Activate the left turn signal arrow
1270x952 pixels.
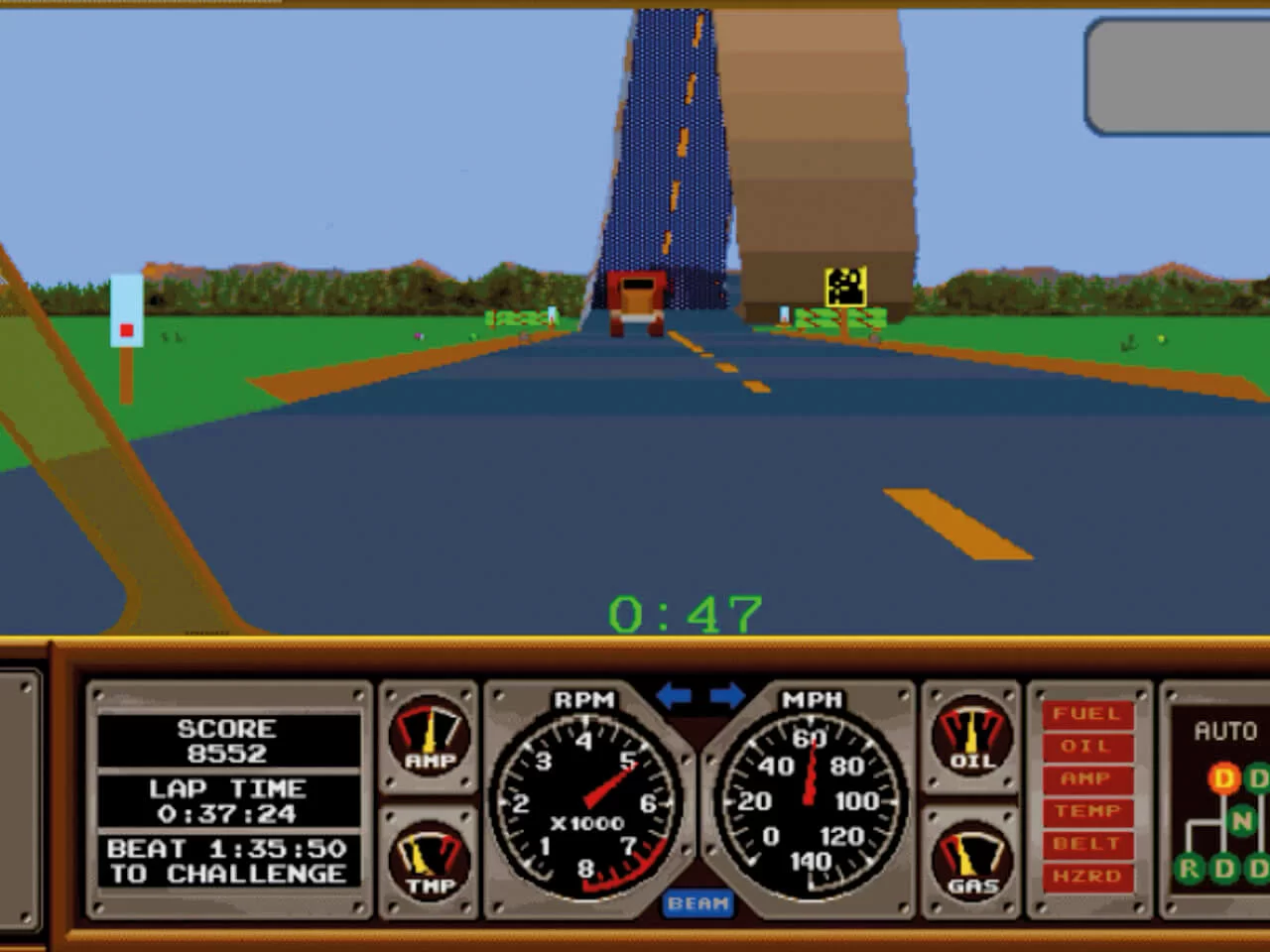pyautogui.click(x=674, y=696)
